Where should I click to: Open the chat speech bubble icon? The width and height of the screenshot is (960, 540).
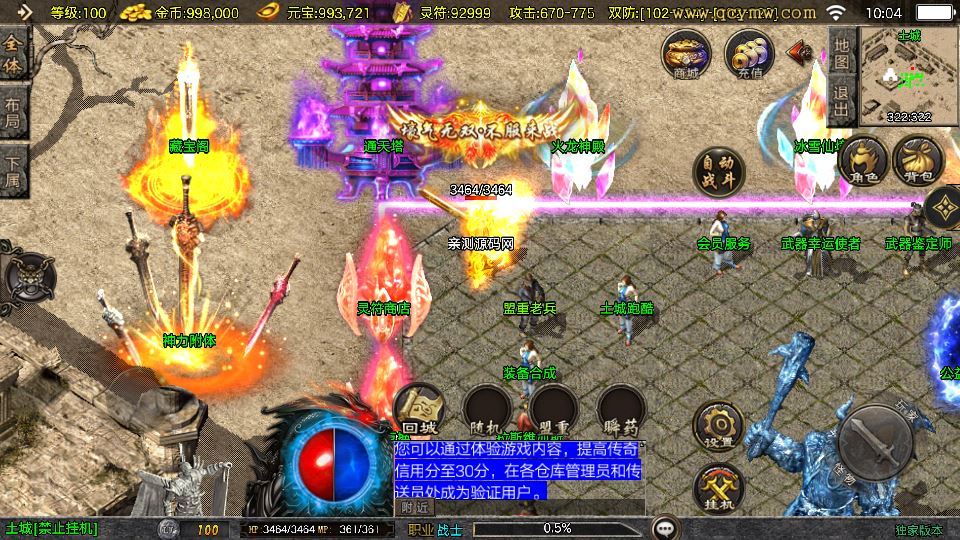tap(664, 528)
